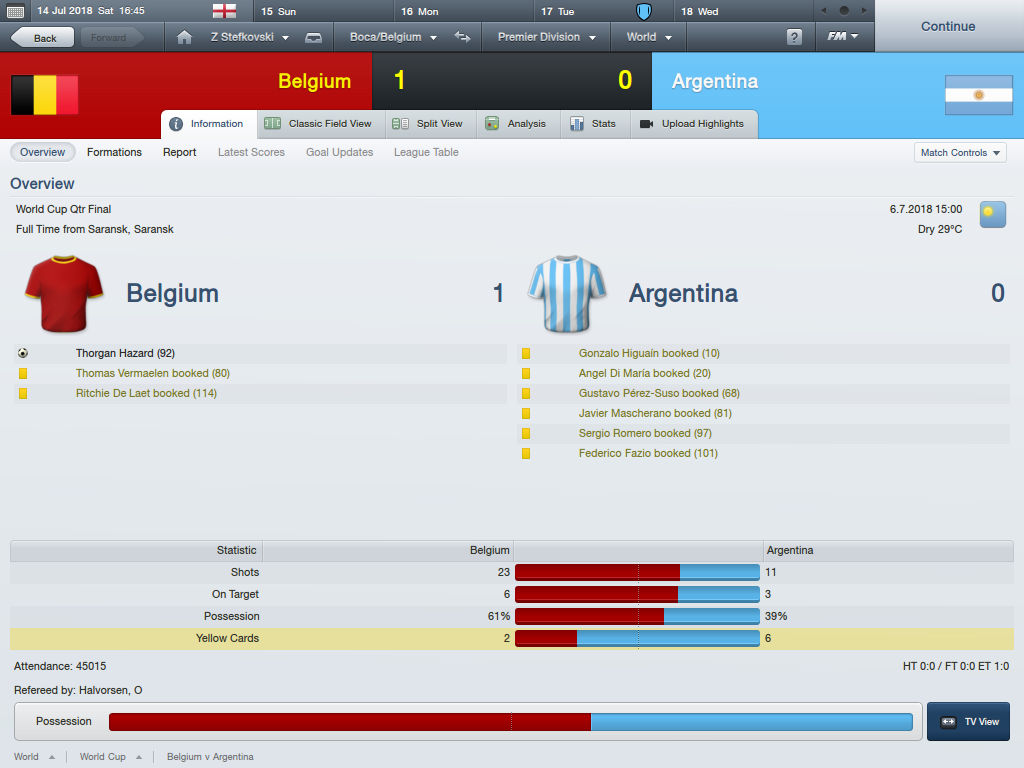This screenshot has width=1024, height=768.
Task: Open the Premier Division dropdown
Action: (x=546, y=38)
